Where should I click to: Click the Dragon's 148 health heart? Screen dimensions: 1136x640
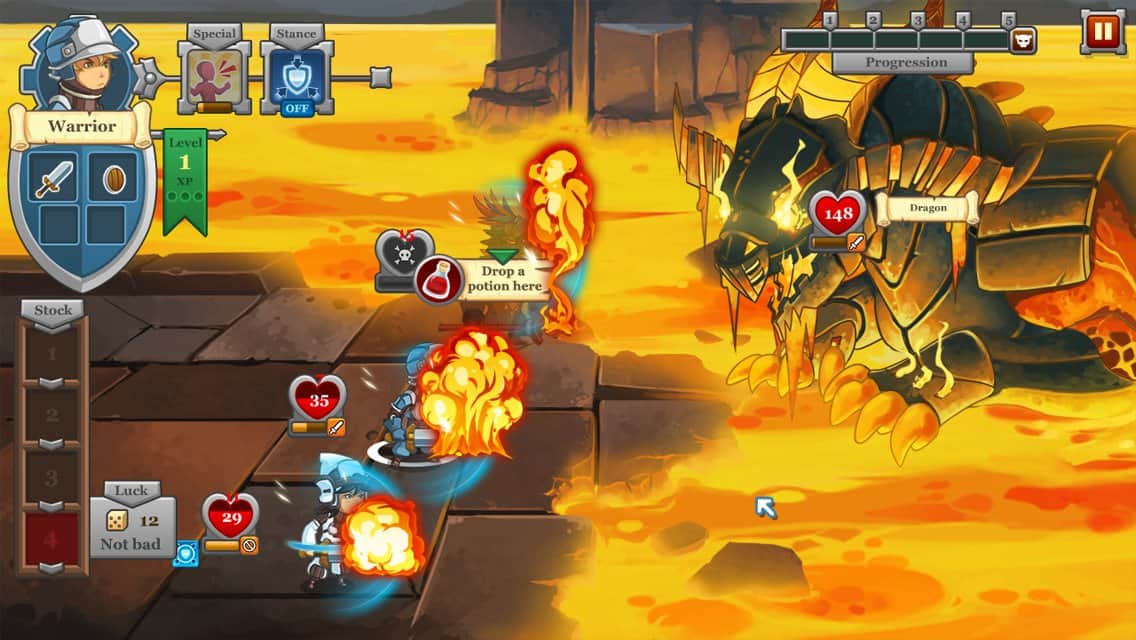tap(838, 213)
